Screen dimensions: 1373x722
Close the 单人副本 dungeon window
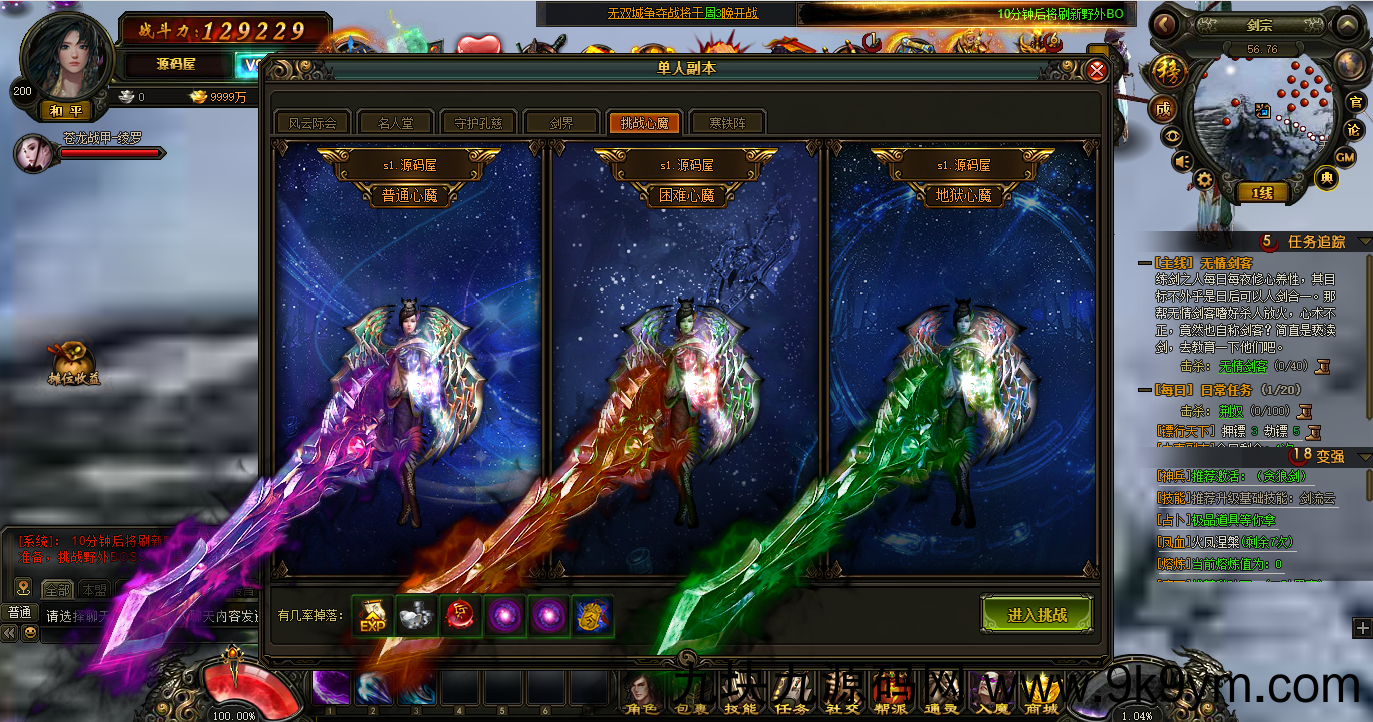1096,71
